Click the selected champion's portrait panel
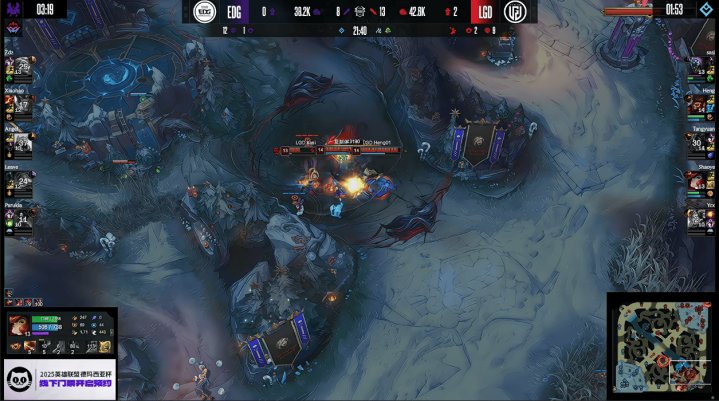Image resolution: width=719 pixels, height=401 pixels. click(x=20, y=327)
